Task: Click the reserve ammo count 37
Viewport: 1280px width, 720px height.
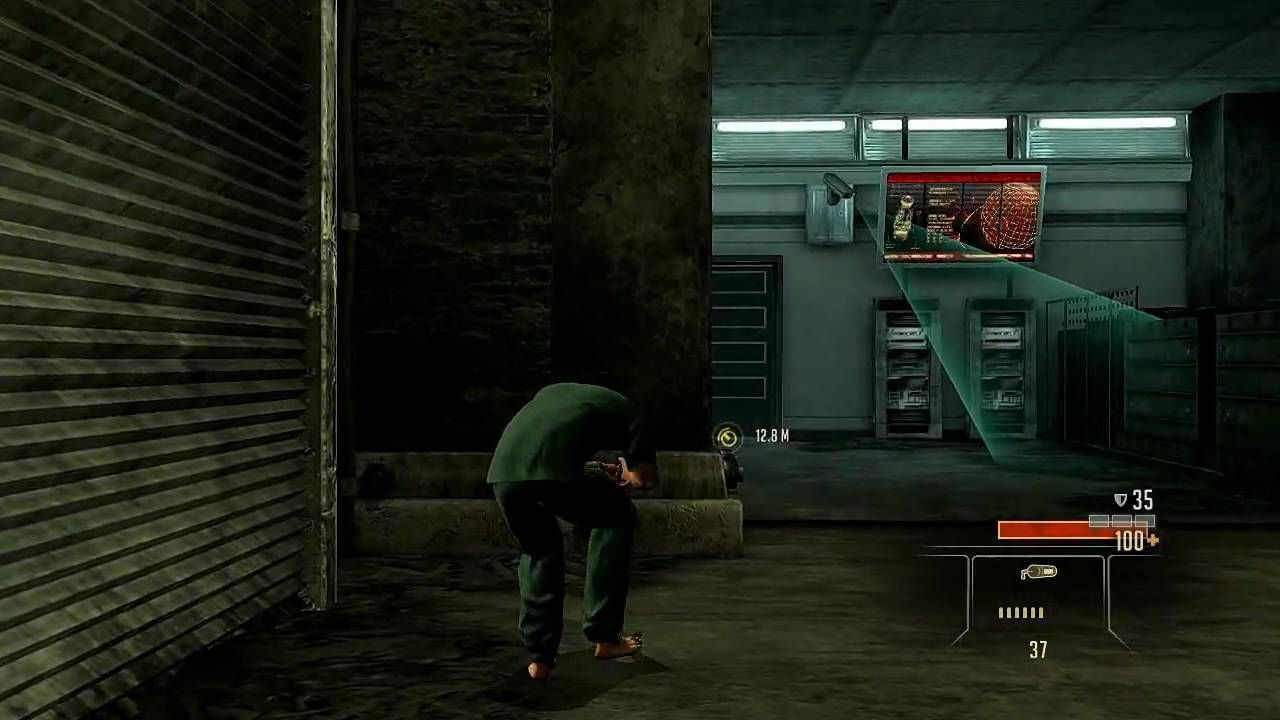Action: (1037, 651)
